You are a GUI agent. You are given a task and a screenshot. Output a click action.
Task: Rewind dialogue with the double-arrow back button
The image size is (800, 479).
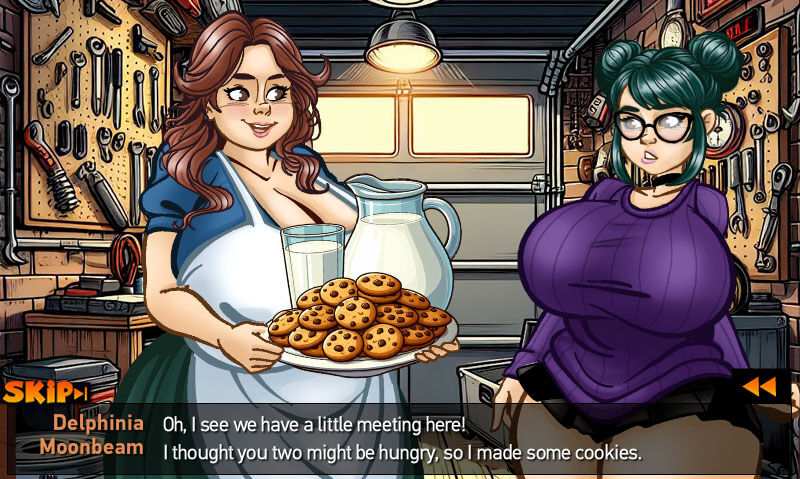click(761, 387)
